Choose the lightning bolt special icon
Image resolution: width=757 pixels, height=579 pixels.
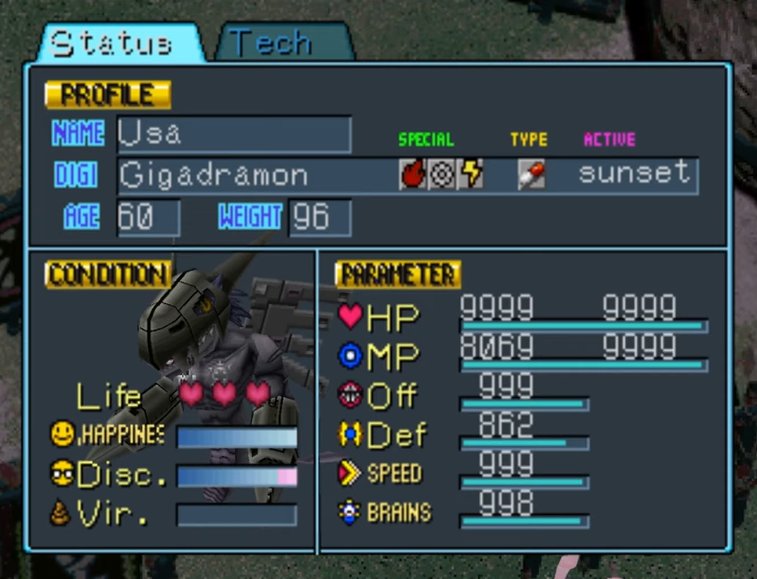[471, 175]
